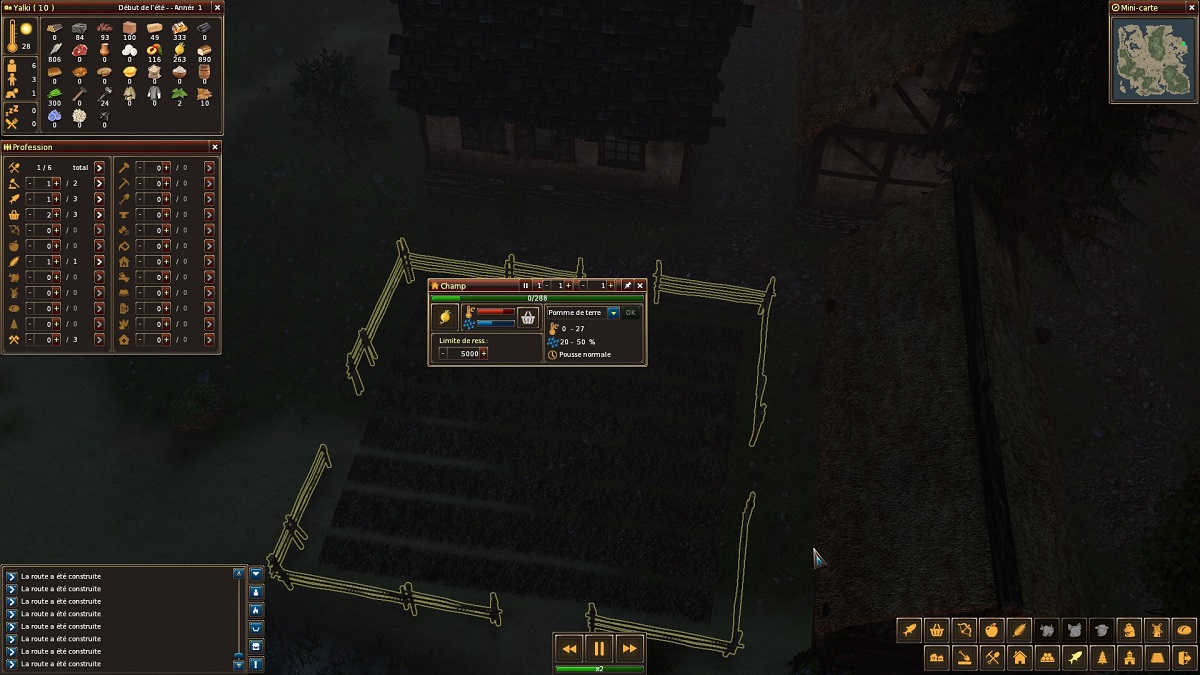Close the Profession panel
1200x675 pixels.
point(214,147)
